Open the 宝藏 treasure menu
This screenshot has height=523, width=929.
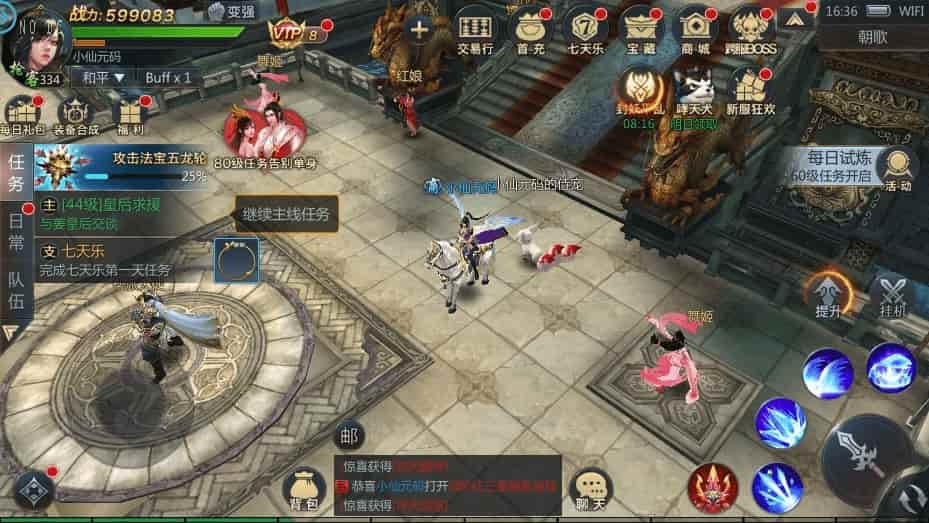pos(641,30)
